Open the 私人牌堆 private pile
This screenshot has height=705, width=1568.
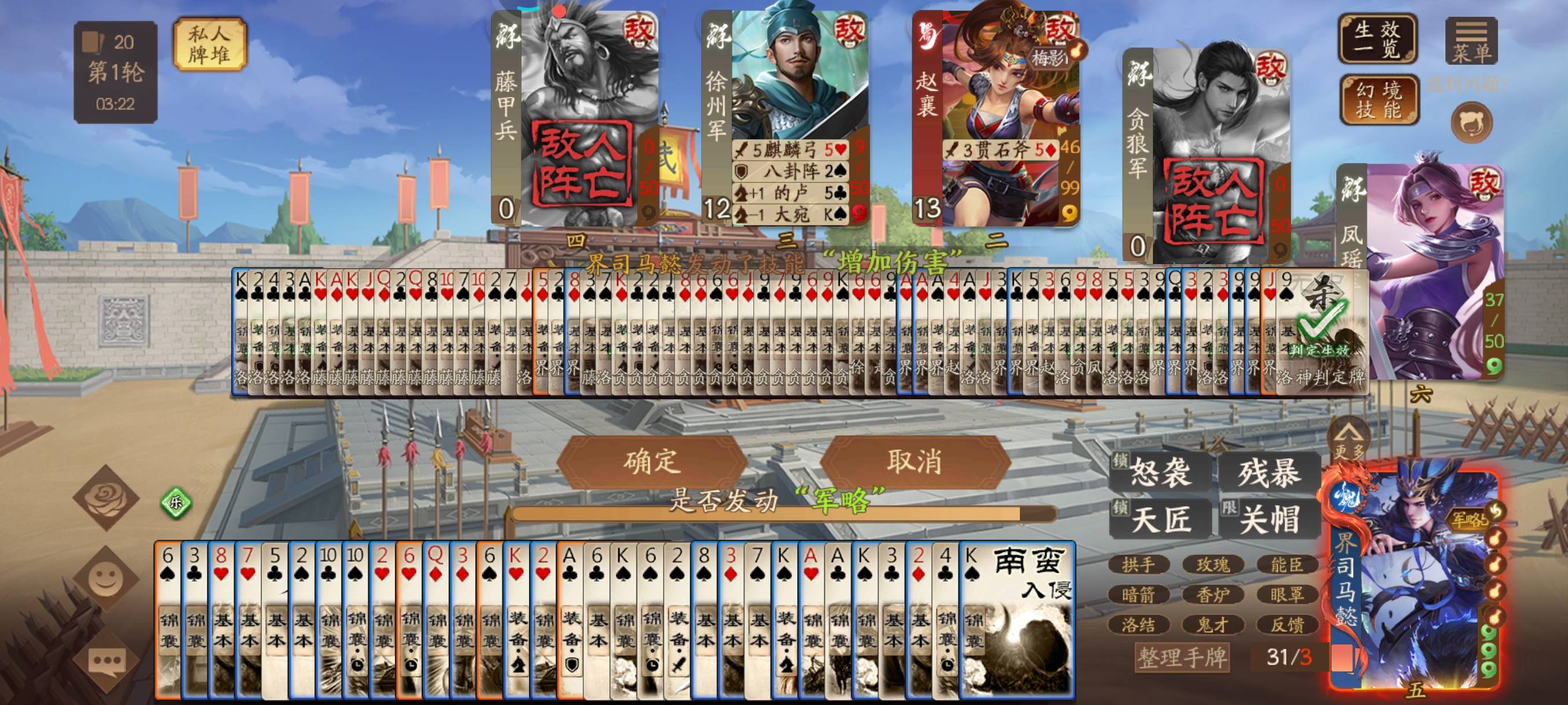209,44
